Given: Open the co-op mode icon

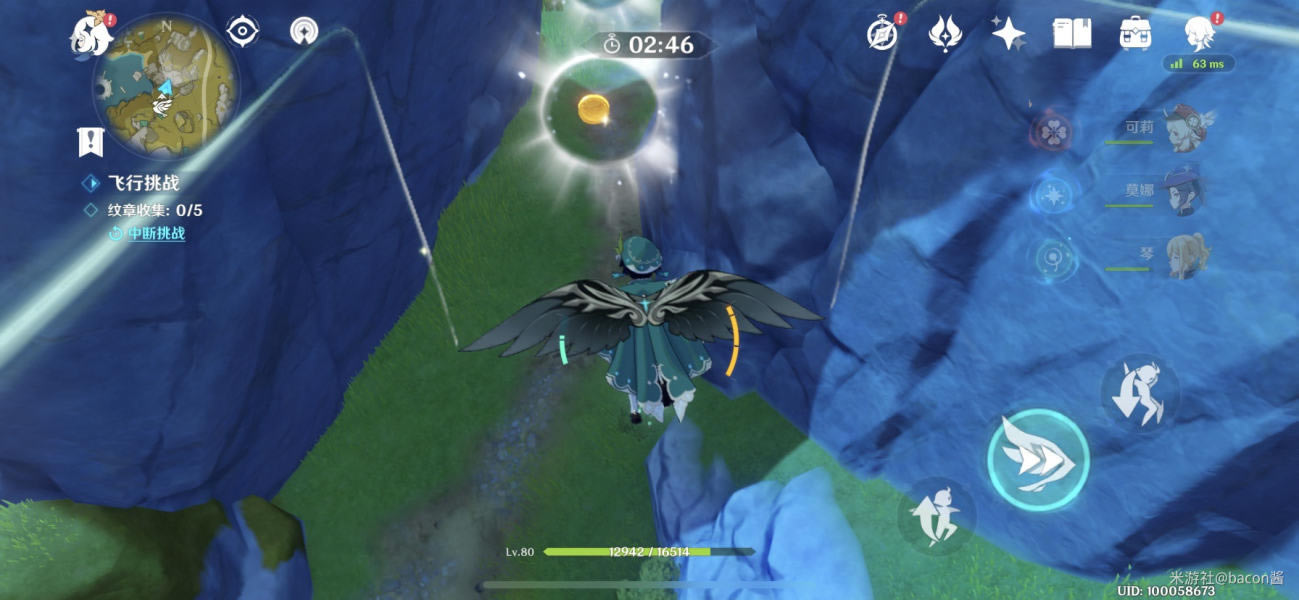Looking at the screenshot, I should [x=304, y=32].
